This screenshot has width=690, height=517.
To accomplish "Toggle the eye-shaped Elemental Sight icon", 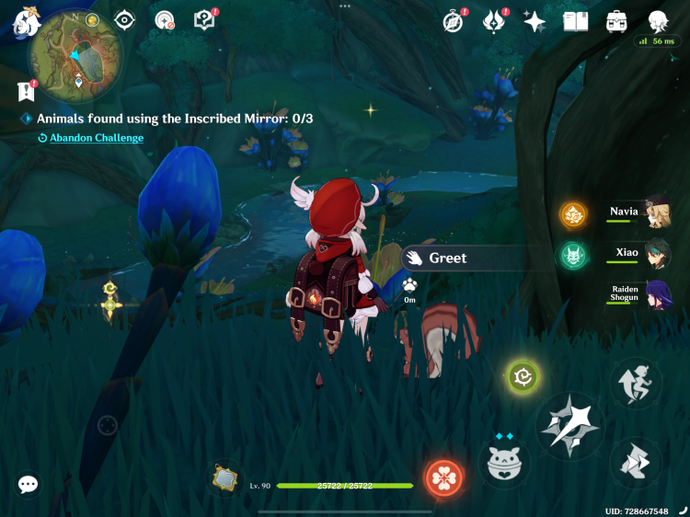I will 125,20.
